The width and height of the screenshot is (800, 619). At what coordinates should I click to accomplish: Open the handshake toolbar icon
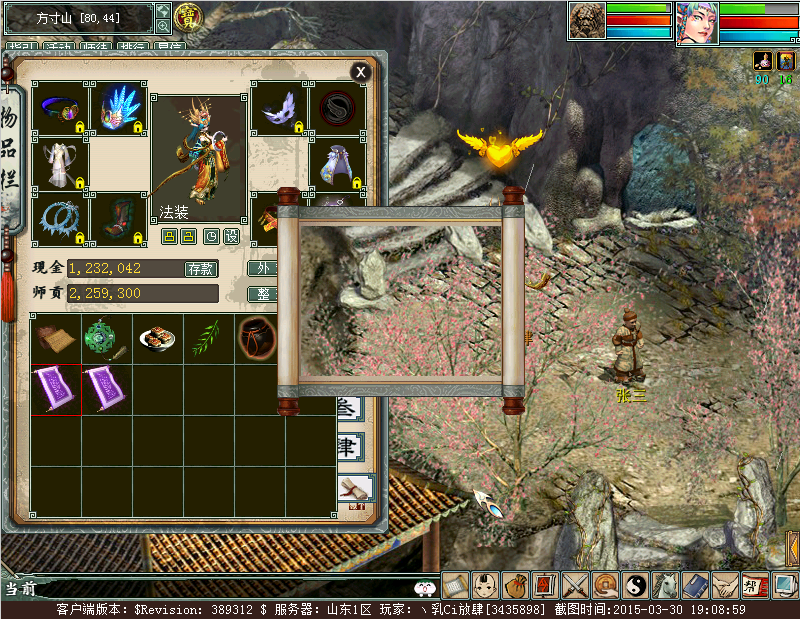click(x=724, y=585)
